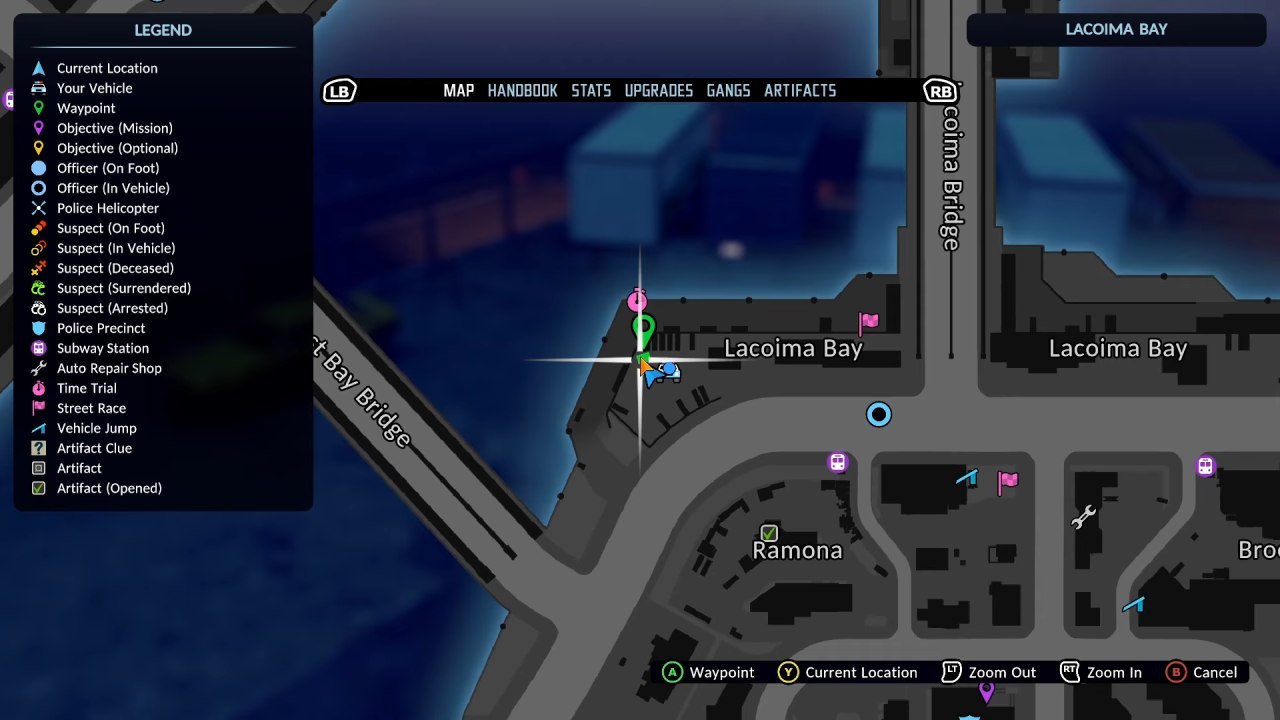The image size is (1280, 720).
Task: Click the Vehicle Jump legend entry
Action: pyautogui.click(x=96, y=428)
